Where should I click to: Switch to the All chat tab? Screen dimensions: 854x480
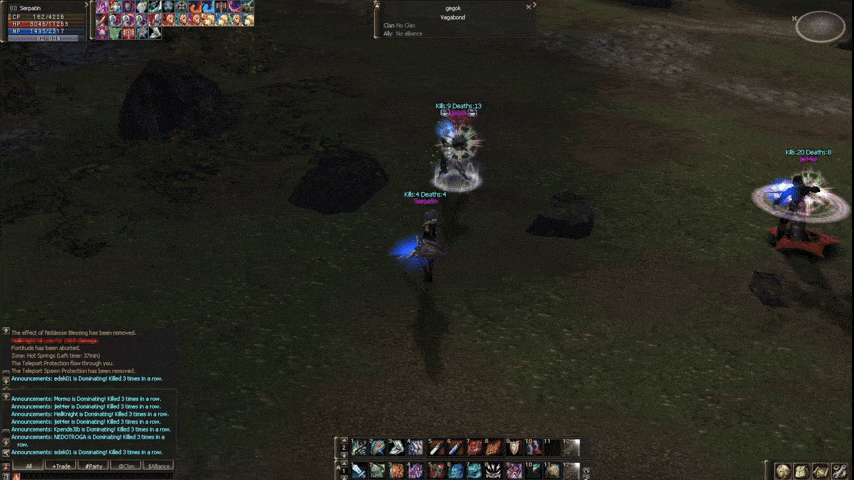[x=29, y=466]
